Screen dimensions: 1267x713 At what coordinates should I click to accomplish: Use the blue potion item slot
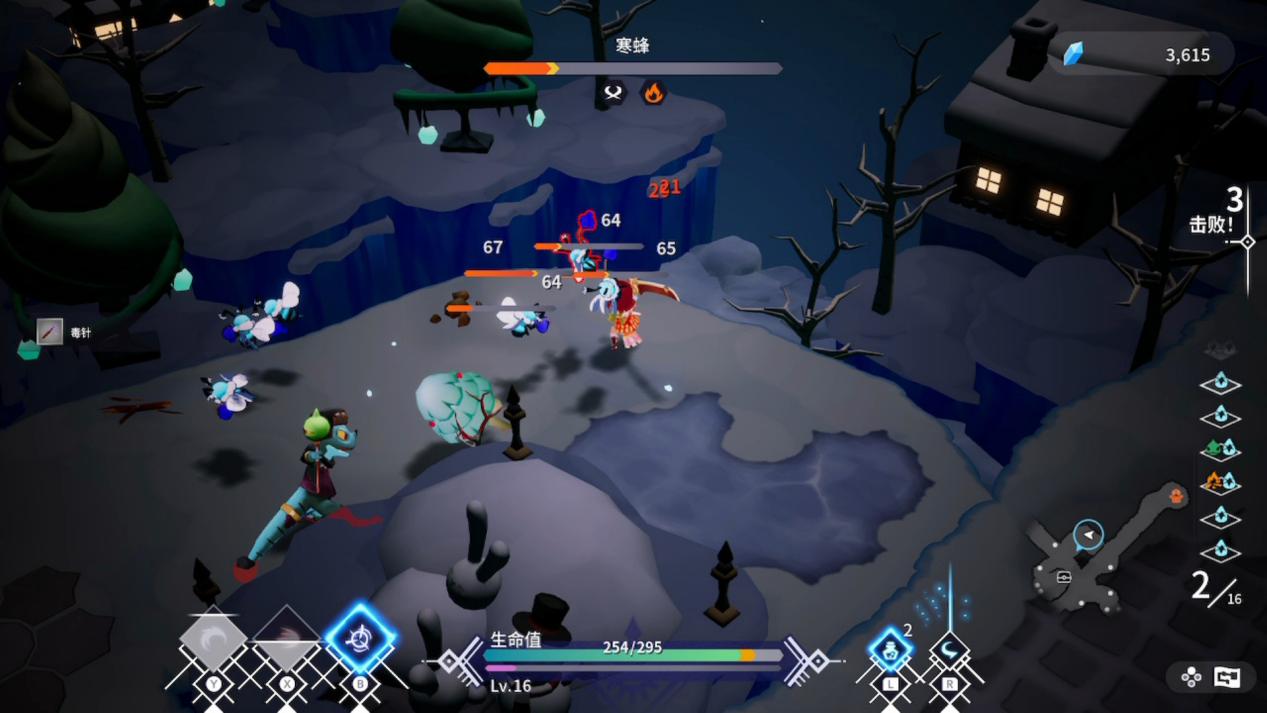889,650
